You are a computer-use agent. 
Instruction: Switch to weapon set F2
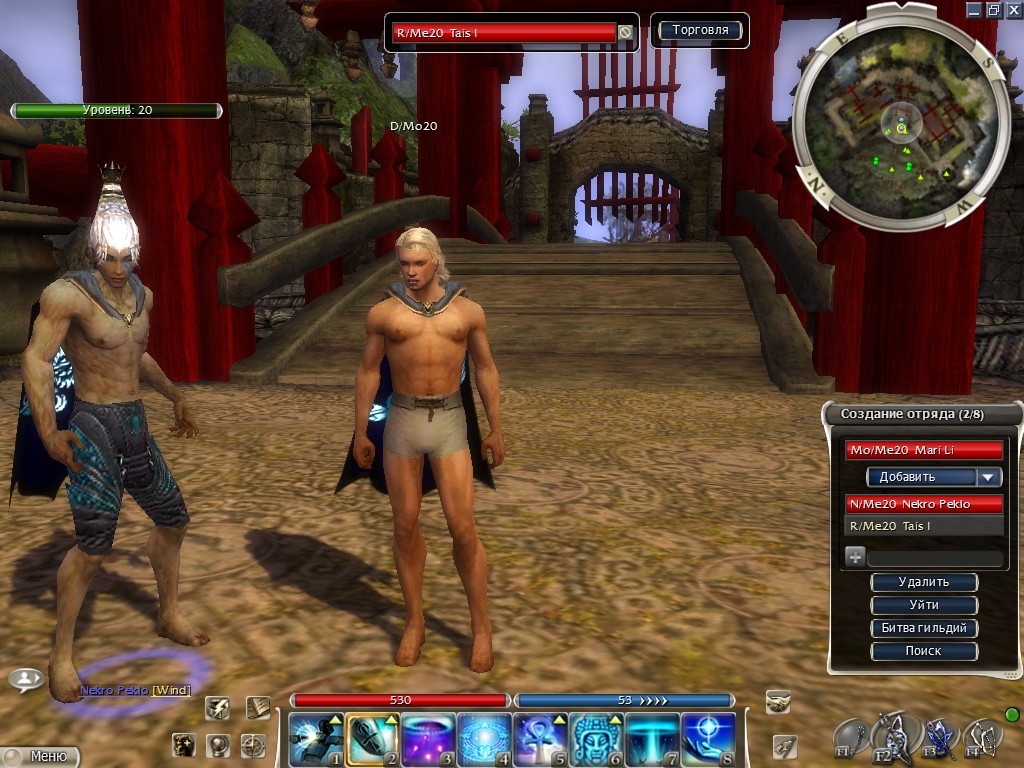tap(890, 737)
